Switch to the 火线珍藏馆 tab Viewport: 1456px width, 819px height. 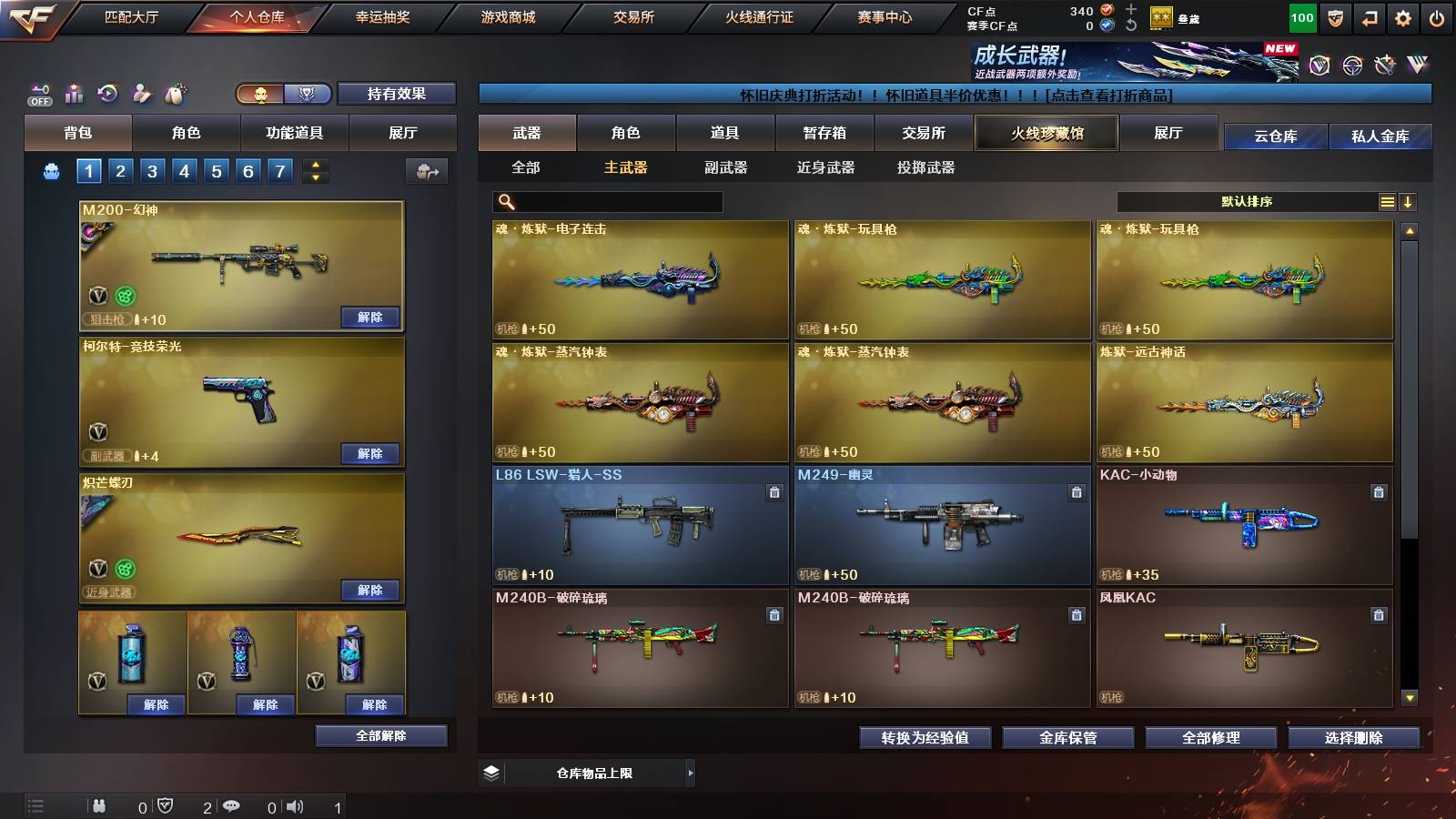point(1045,133)
